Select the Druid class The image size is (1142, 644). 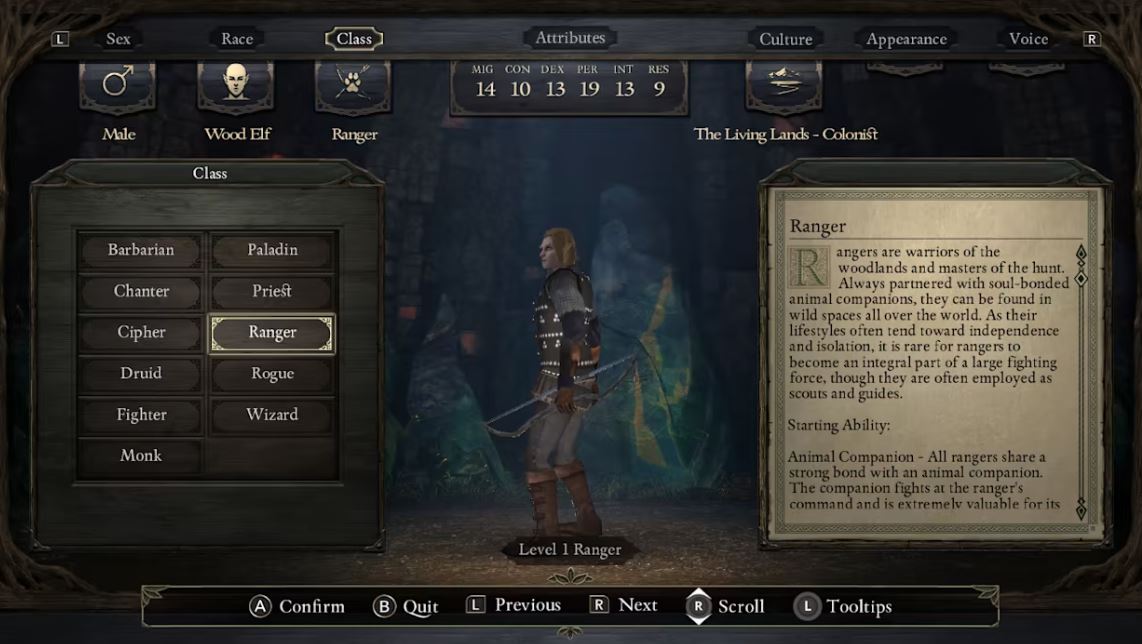[x=141, y=373]
